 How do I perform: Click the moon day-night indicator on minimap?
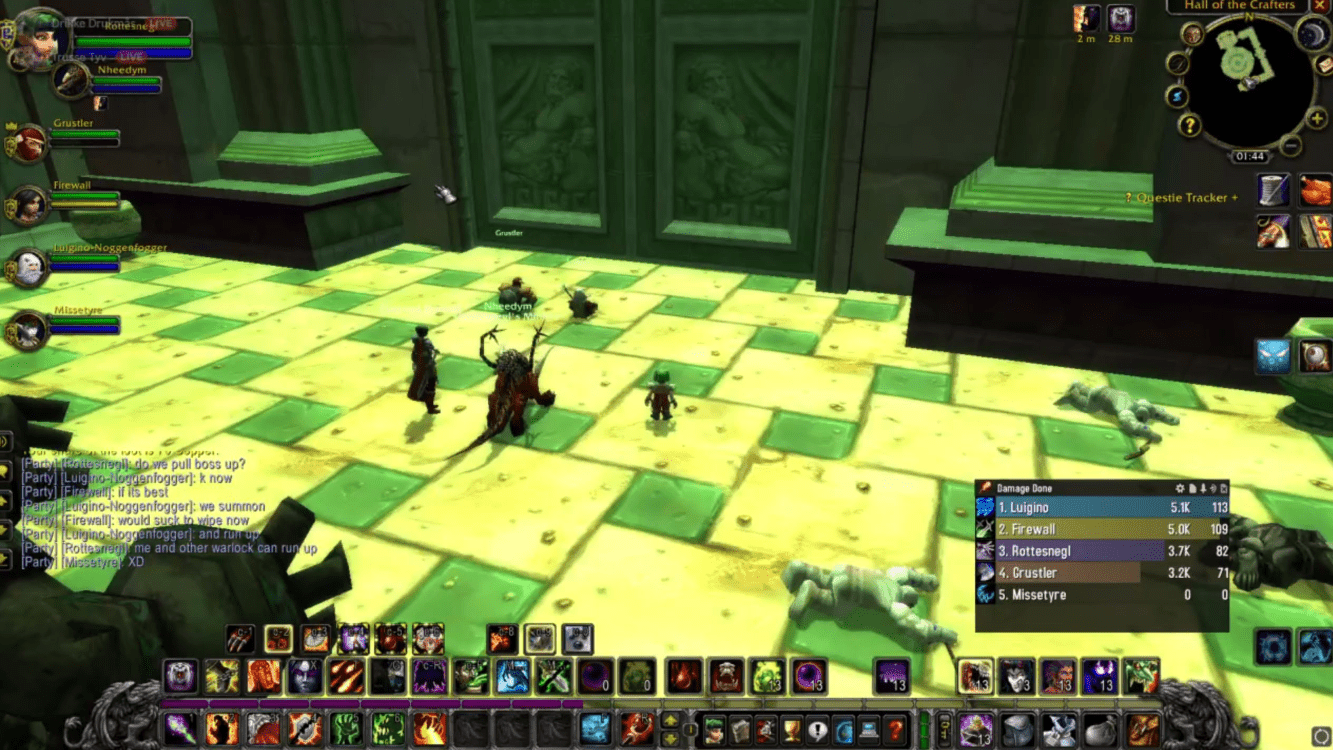(x=1311, y=34)
